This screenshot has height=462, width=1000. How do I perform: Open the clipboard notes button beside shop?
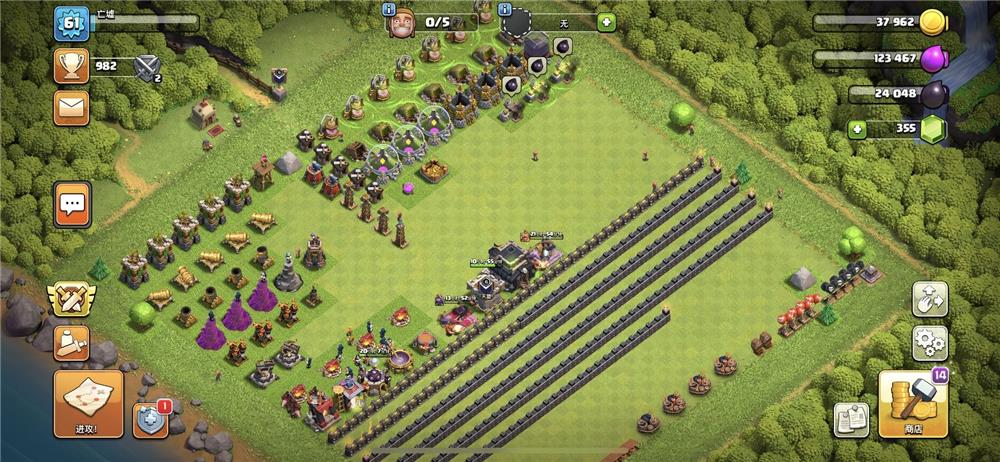852,419
